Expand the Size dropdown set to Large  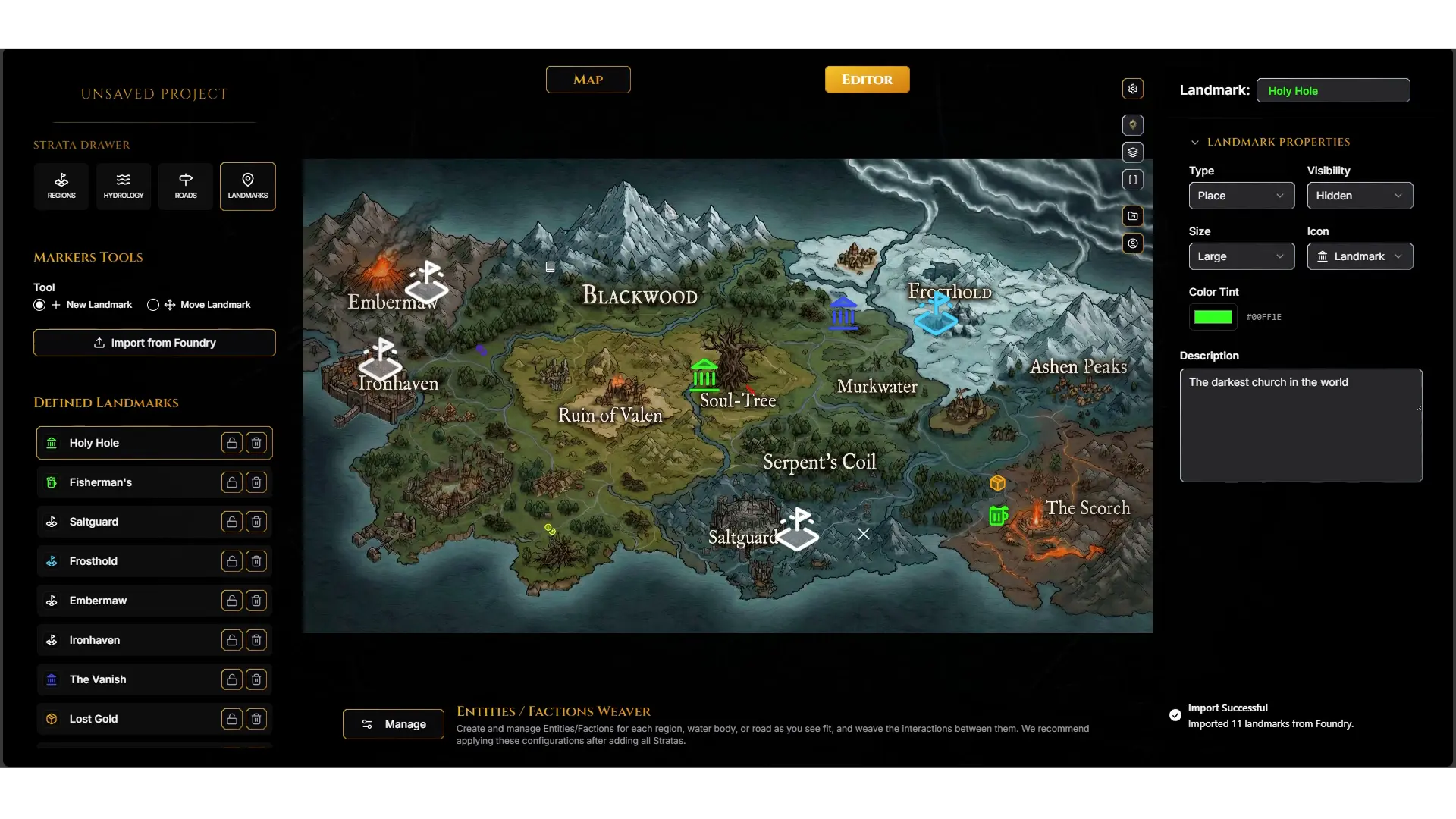tap(1241, 256)
